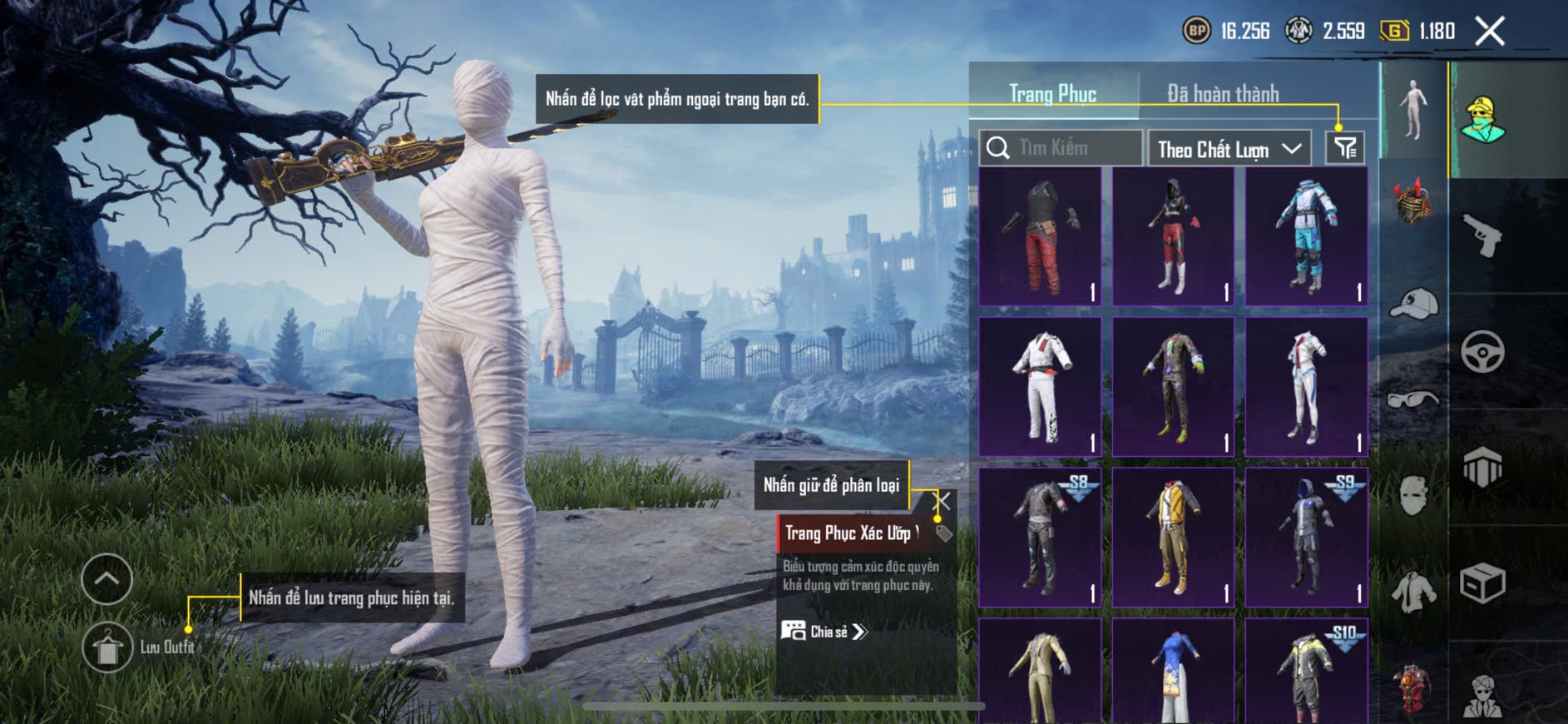Switch to the Trang Phục tab
This screenshot has height=724, width=1568.
tap(1052, 94)
